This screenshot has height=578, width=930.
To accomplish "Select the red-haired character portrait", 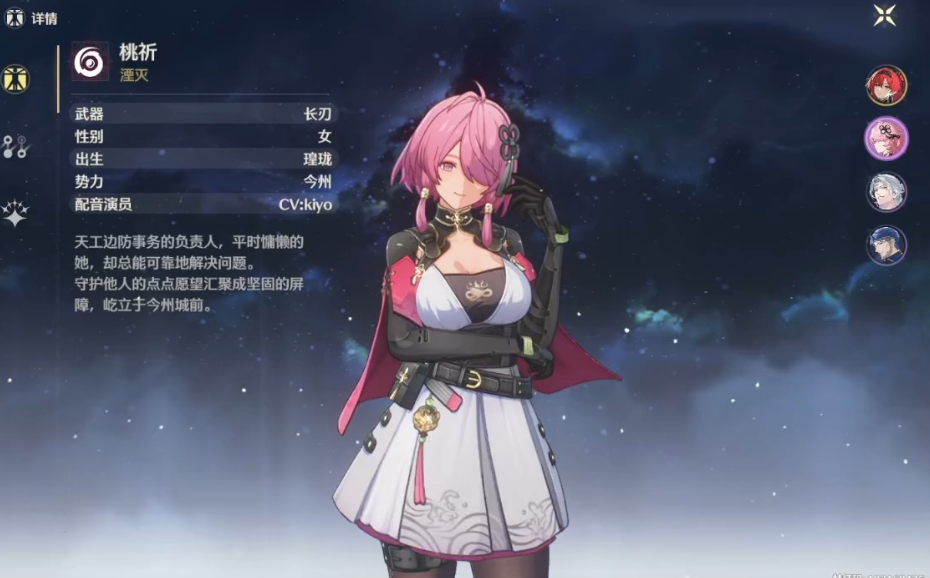I will pyautogui.click(x=886, y=86).
